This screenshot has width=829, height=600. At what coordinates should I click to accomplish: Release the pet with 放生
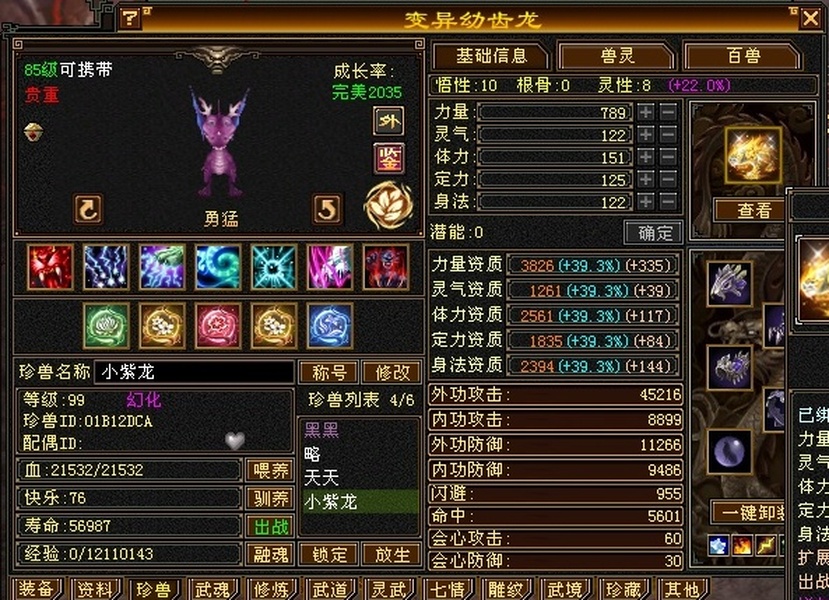click(392, 554)
